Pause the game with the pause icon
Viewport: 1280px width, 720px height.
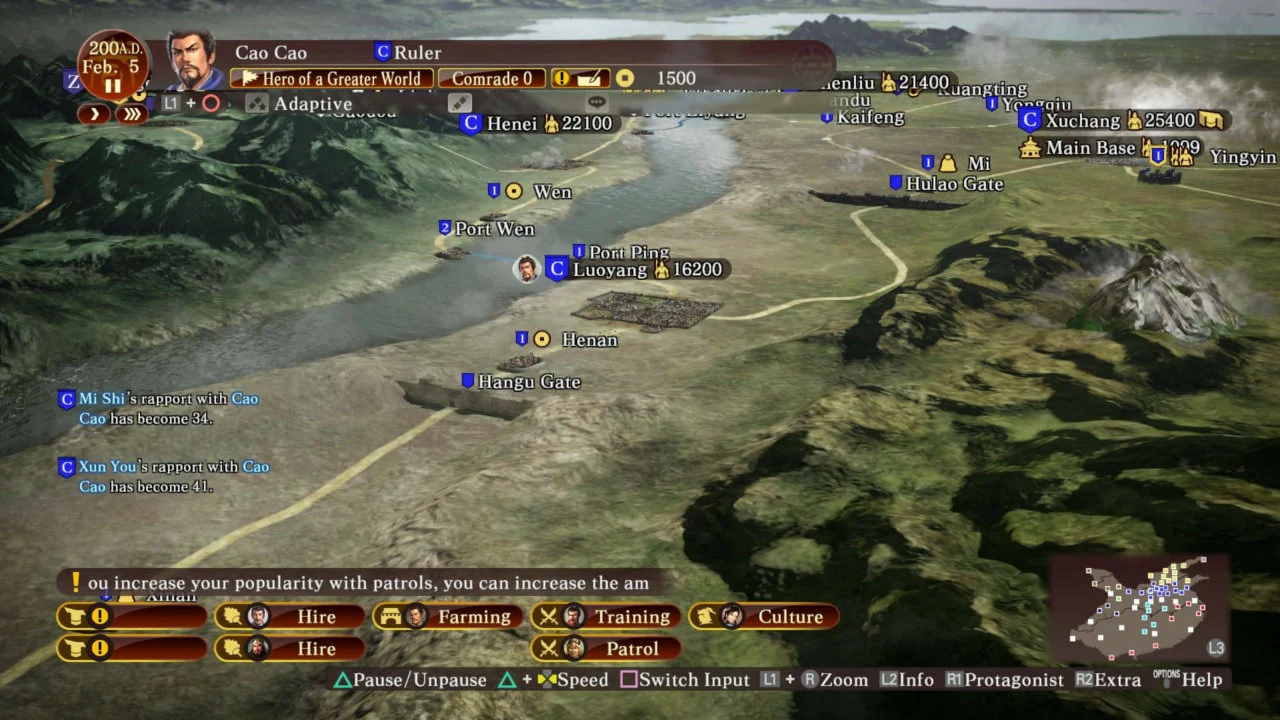click(x=112, y=86)
